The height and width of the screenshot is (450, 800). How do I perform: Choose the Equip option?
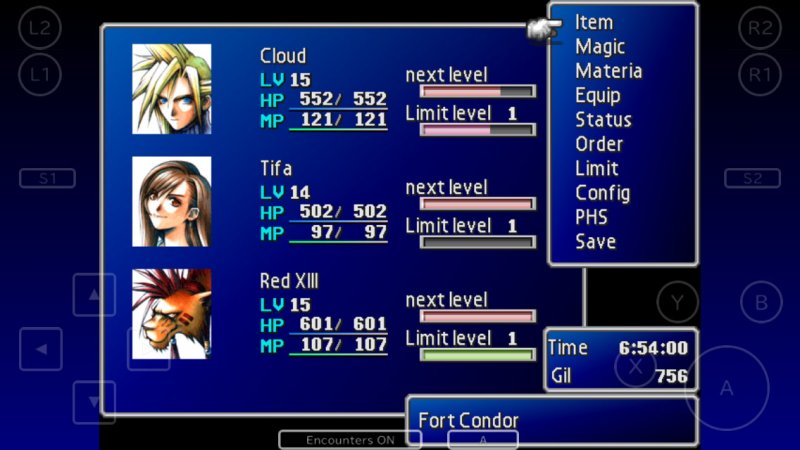[x=598, y=96]
